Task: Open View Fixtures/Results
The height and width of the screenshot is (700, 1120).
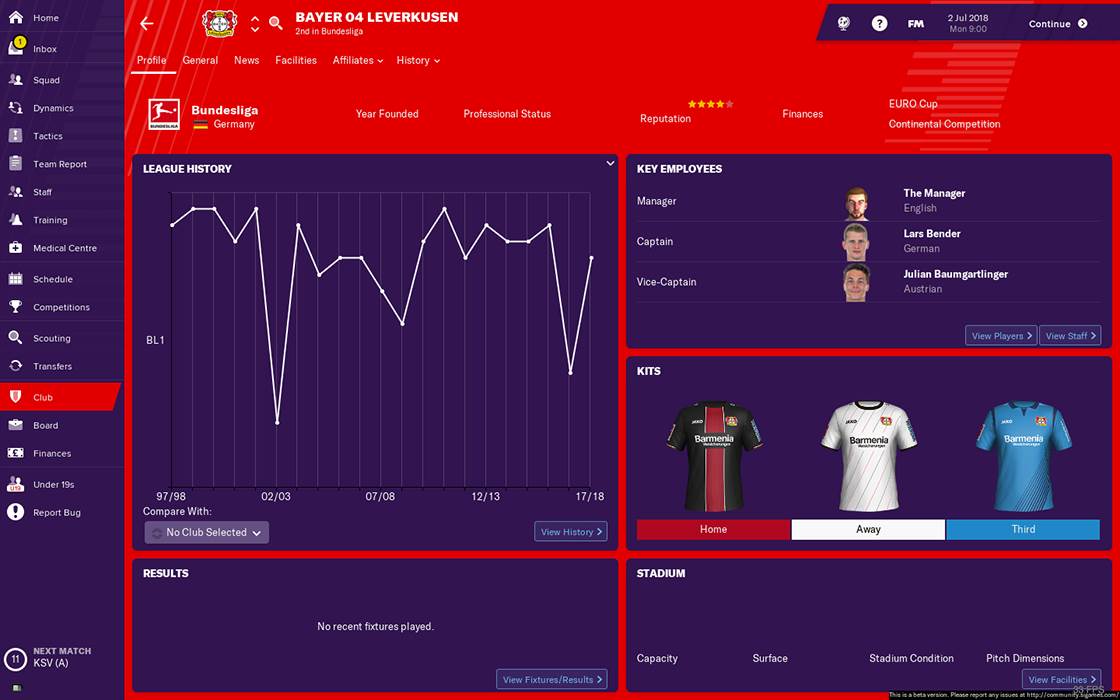Action: (x=552, y=680)
